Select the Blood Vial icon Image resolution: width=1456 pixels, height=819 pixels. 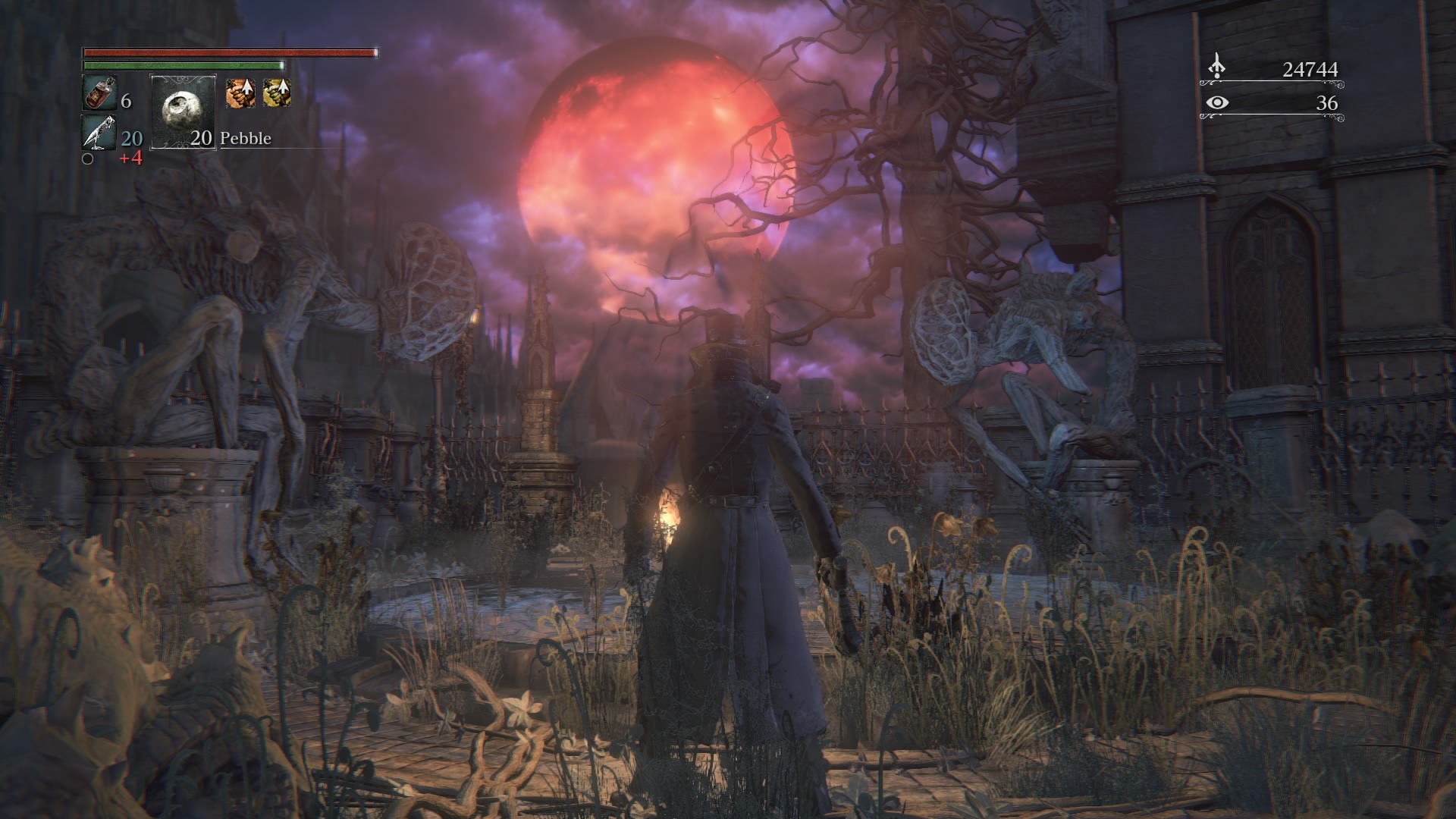pos(99,93)
